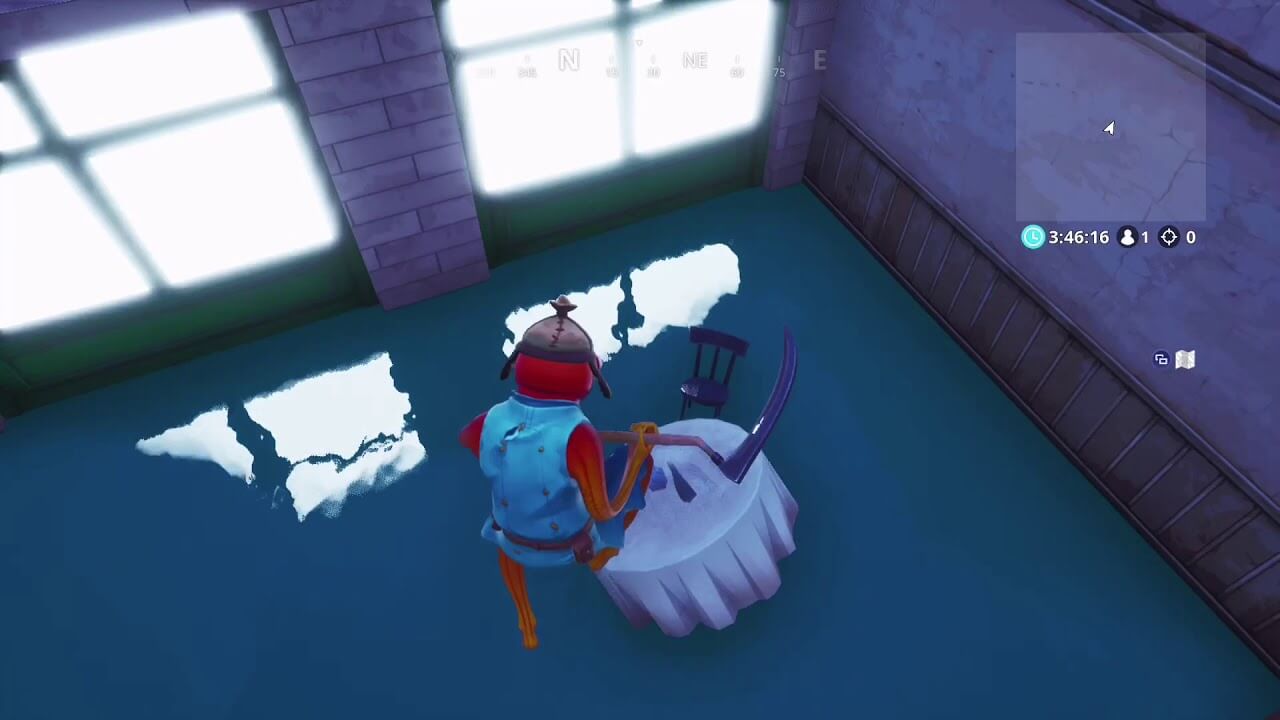Click the white cursor arrow on the minimap
Screen dimensions: 1280x720
point(1109,128)
